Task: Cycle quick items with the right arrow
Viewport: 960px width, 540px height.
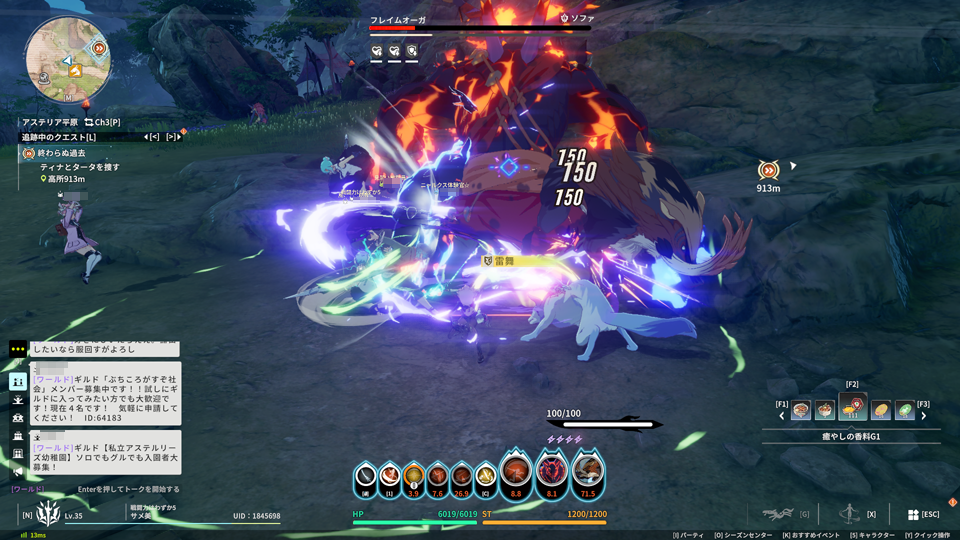Action: click(924, 415)
